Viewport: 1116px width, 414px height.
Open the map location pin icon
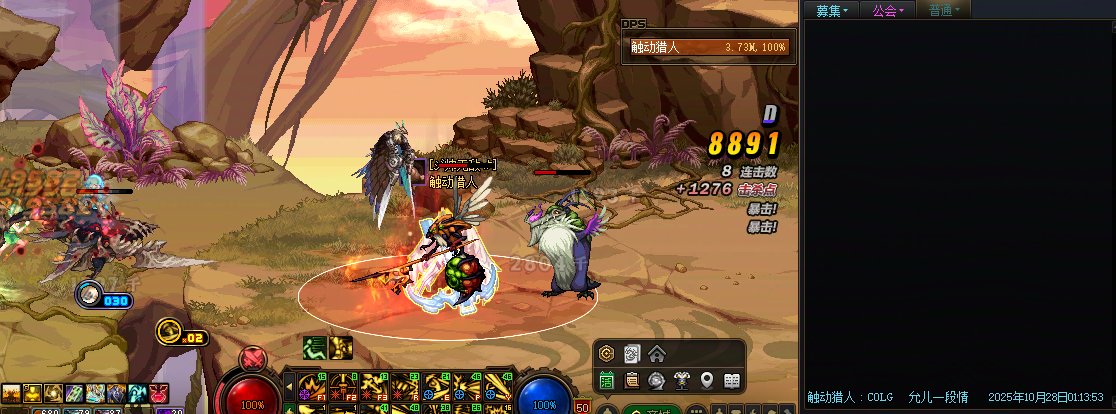coord(707,380)
